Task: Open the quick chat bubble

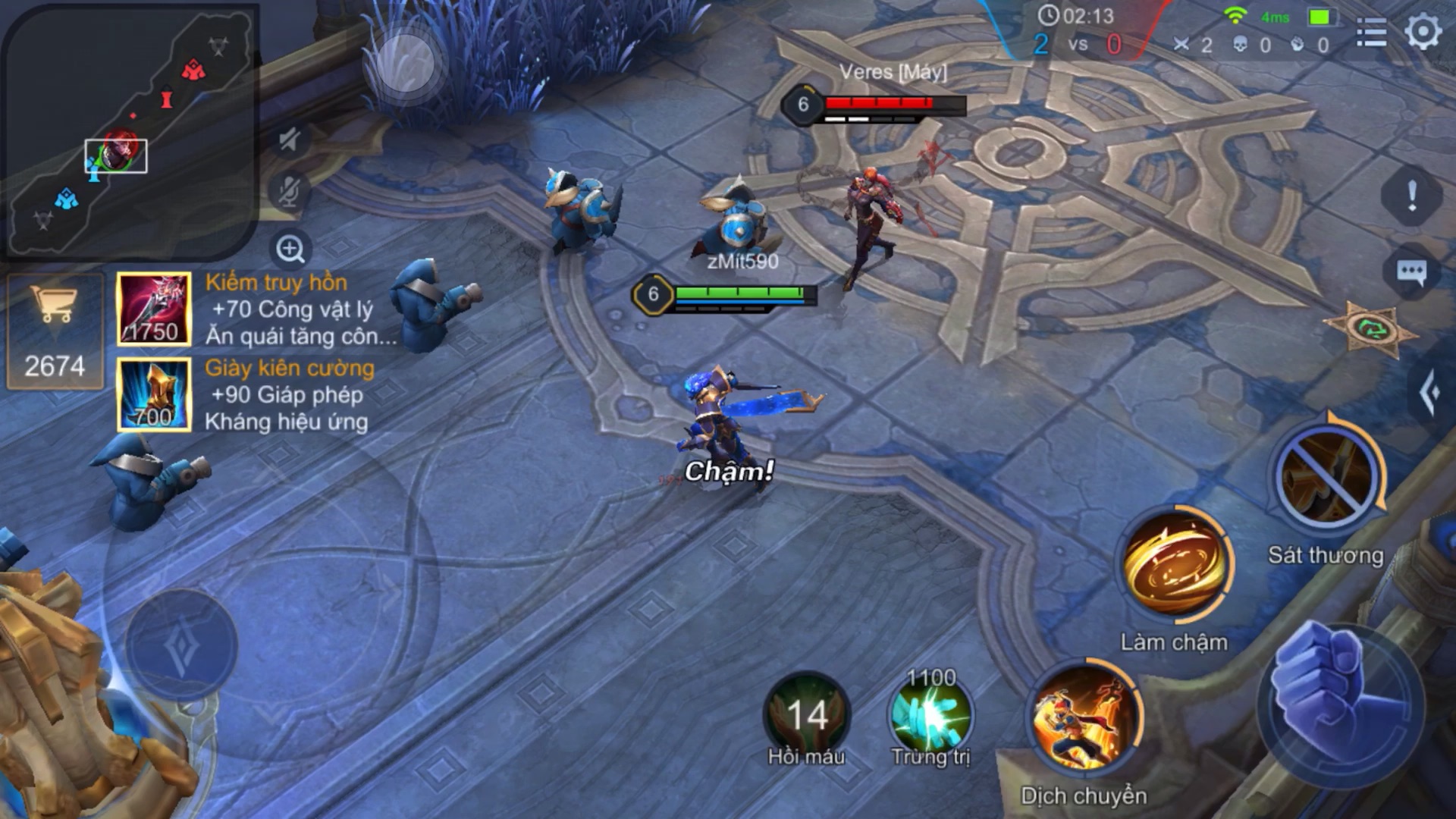Action: 1411,272
